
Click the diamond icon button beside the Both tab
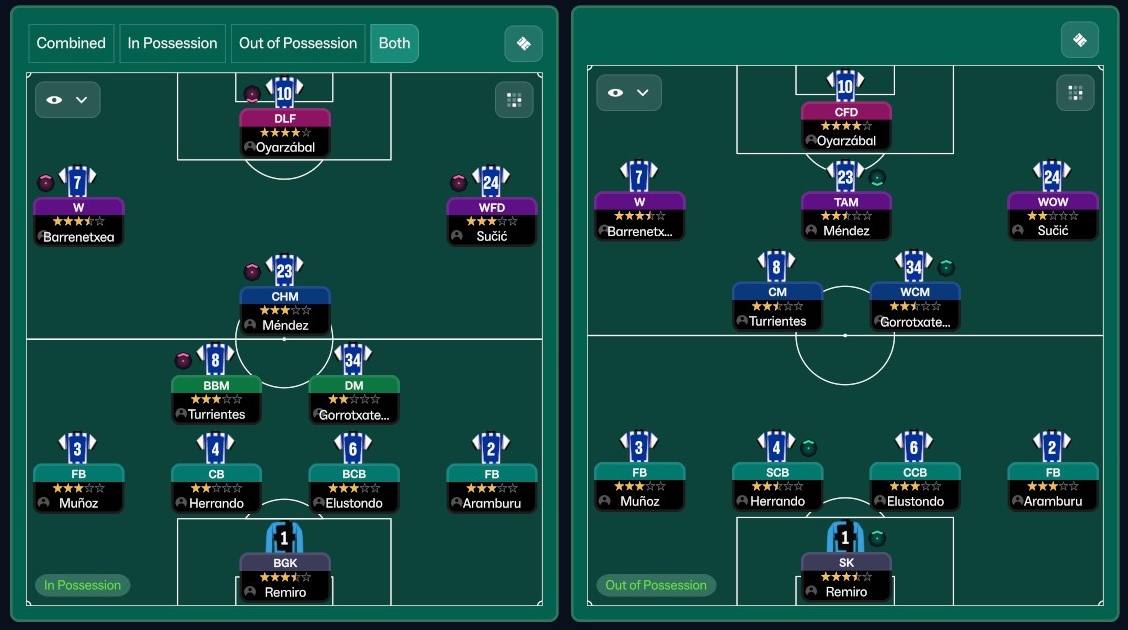click(523, 43)
